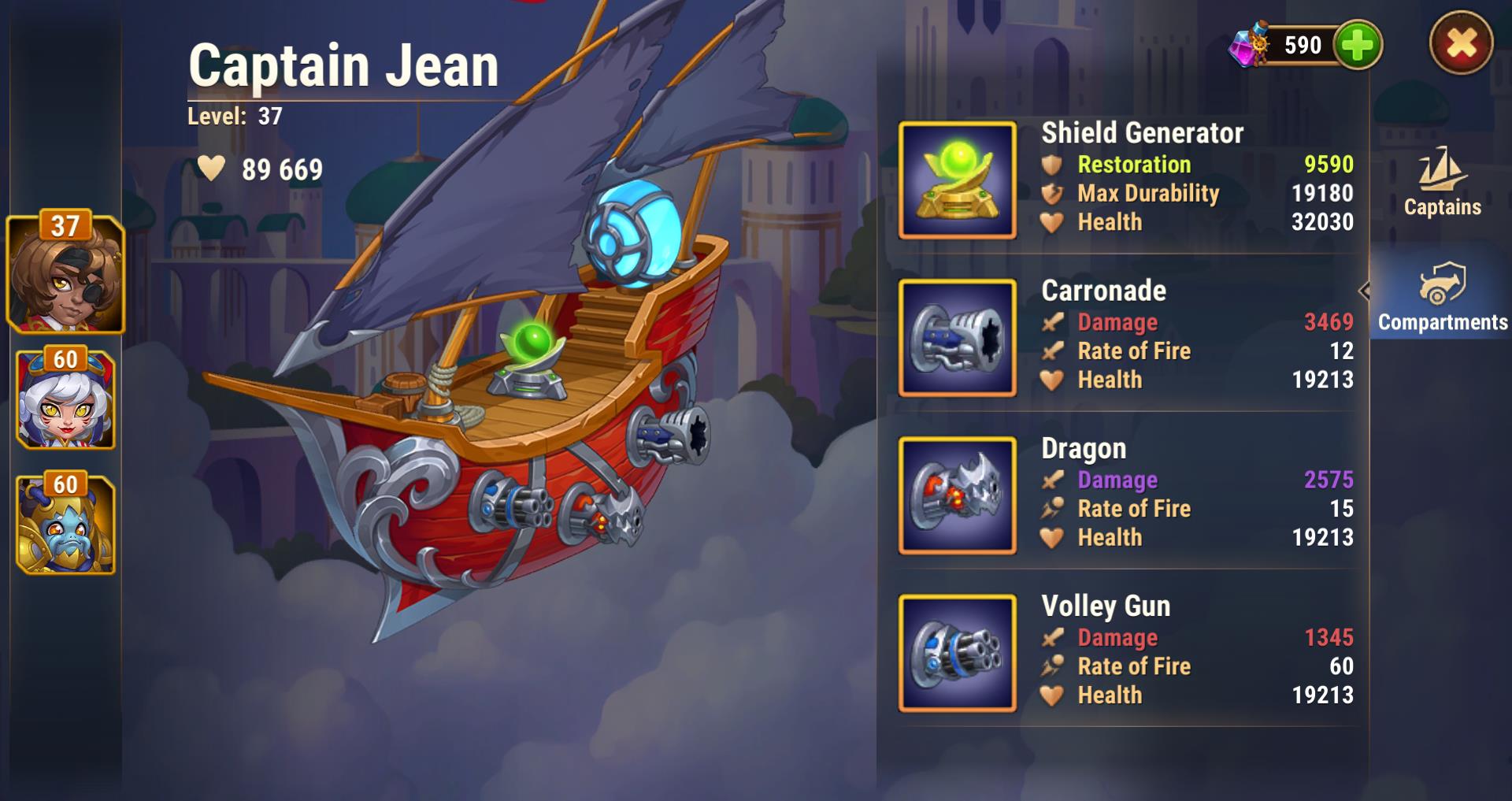Pick the Volley Gun compartment icon
The width and height of the screenshot is (1512, 801).
click(x=958, y=653)
